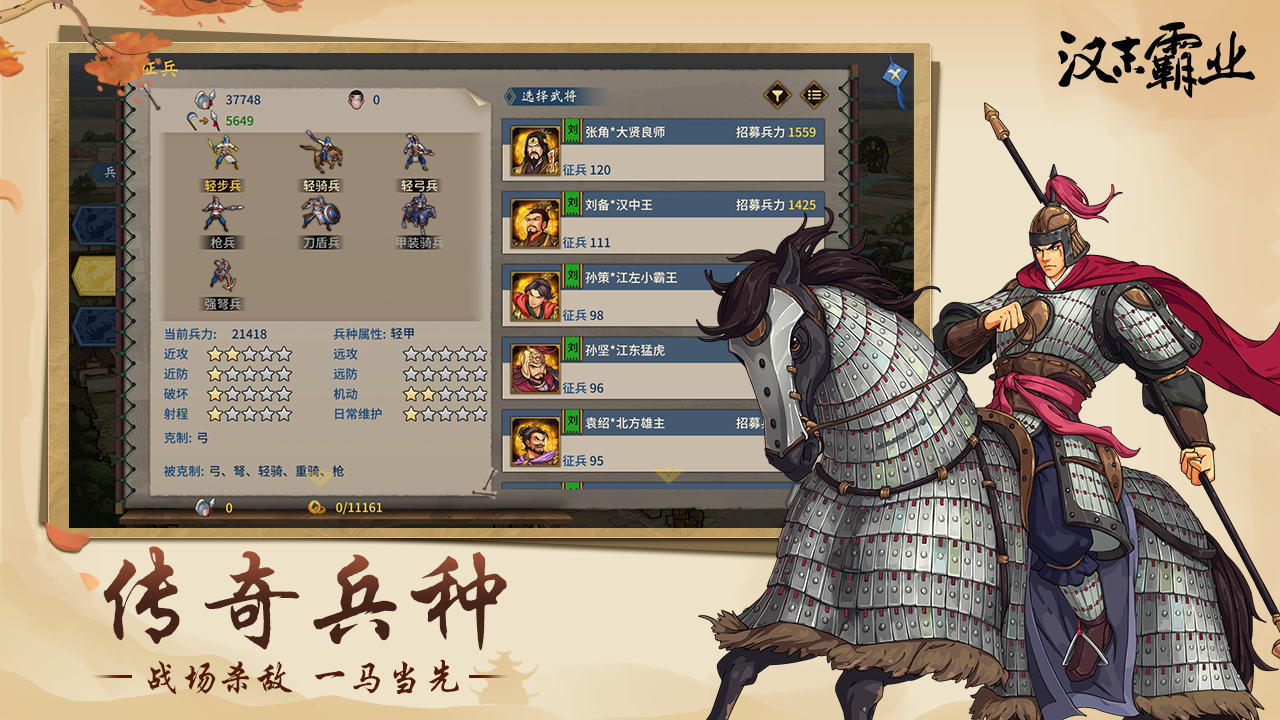
Task: Open the 选择武将 header section
Action: point(550,93)
